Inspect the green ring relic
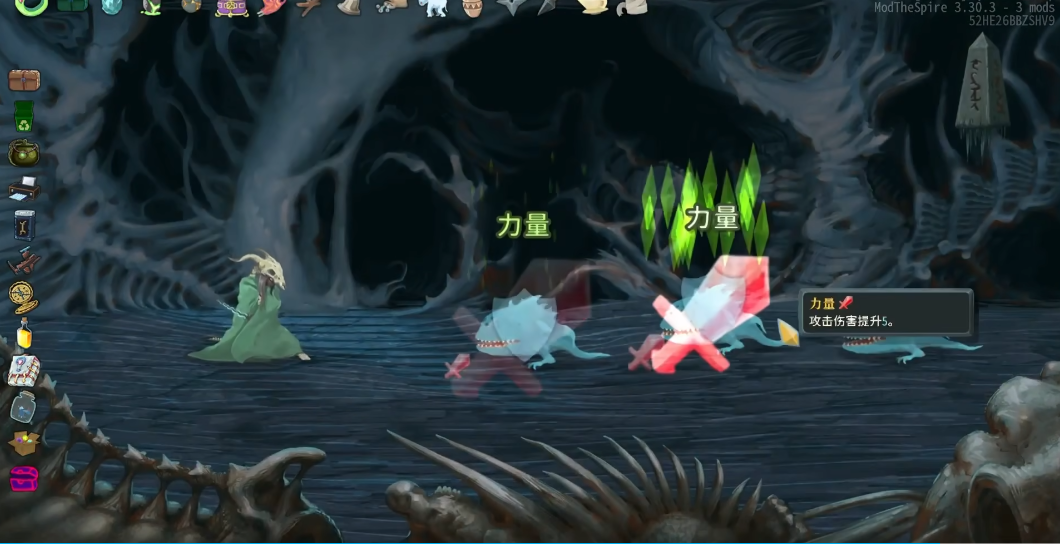Screen dimensions: 1060x544 coord(31,6)
